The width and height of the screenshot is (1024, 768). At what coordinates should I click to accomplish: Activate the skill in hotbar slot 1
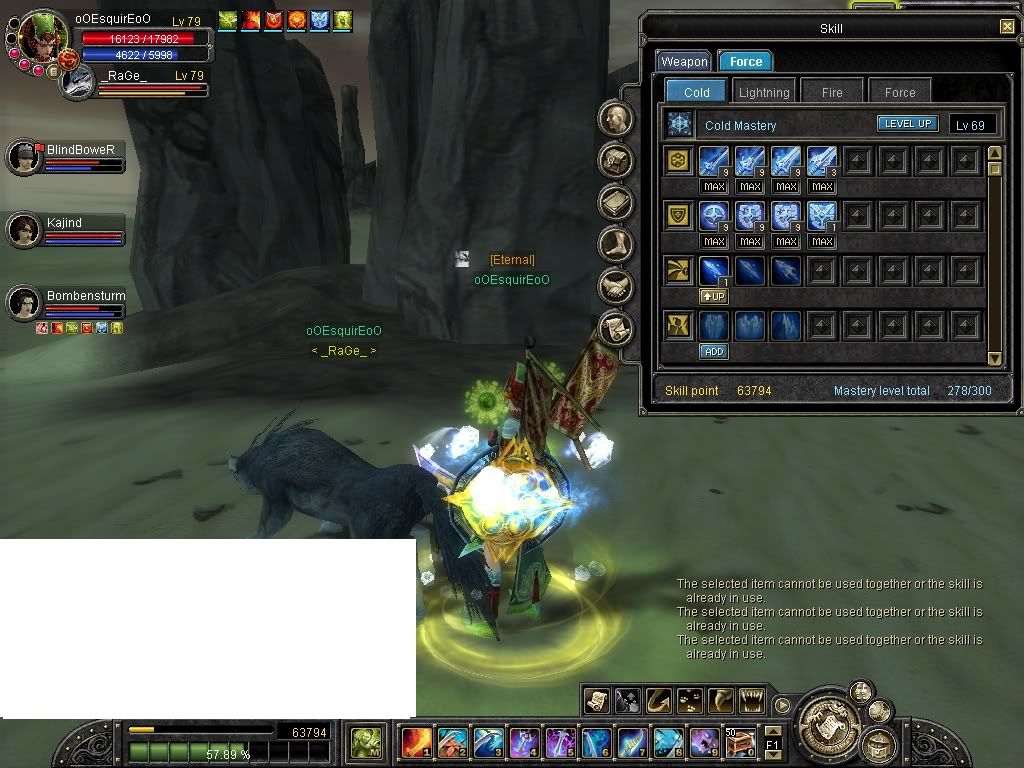pyautogui.click(x=416, y=743)
